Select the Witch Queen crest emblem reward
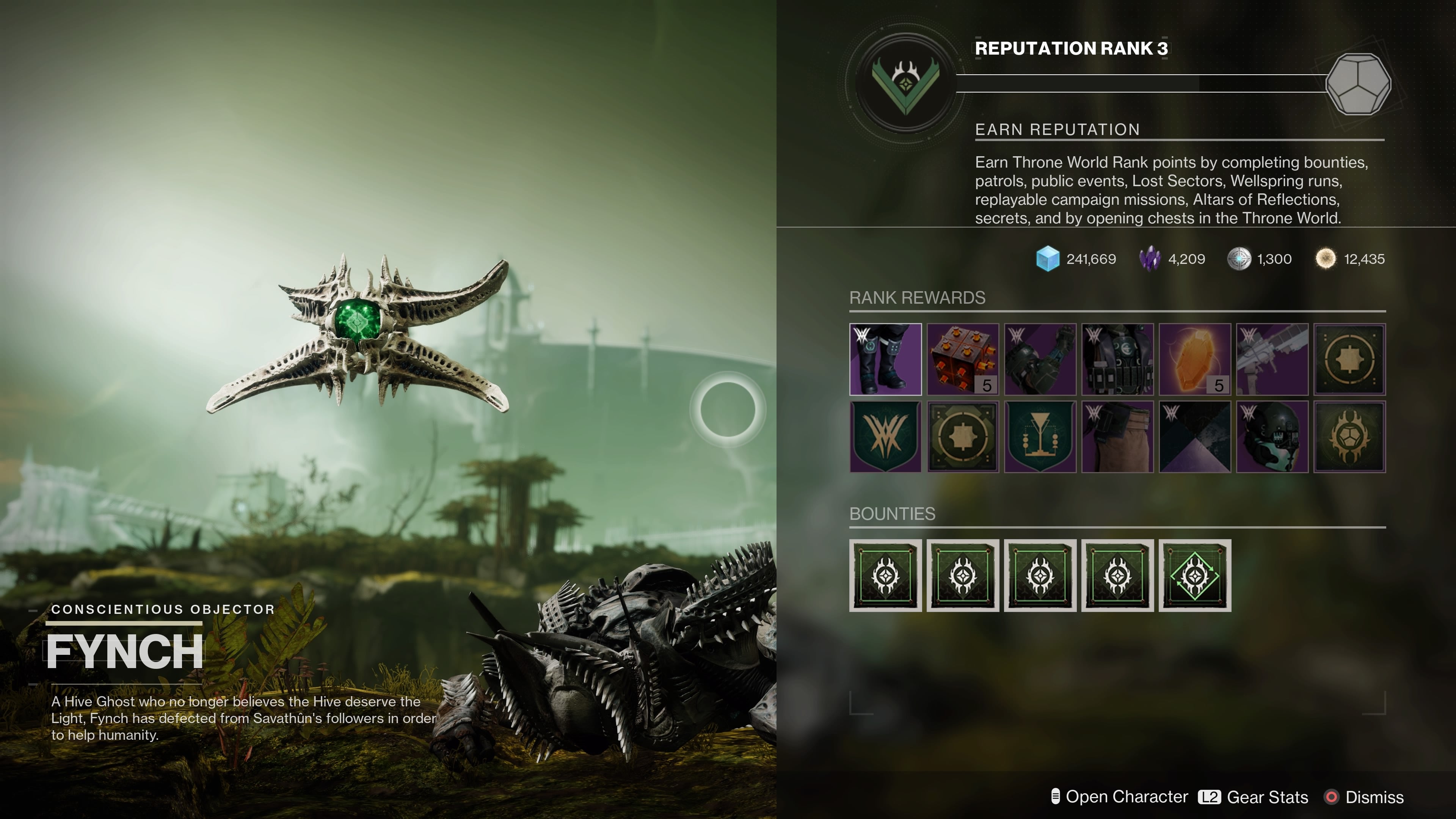1456x819 pixels. coord(885,436)
